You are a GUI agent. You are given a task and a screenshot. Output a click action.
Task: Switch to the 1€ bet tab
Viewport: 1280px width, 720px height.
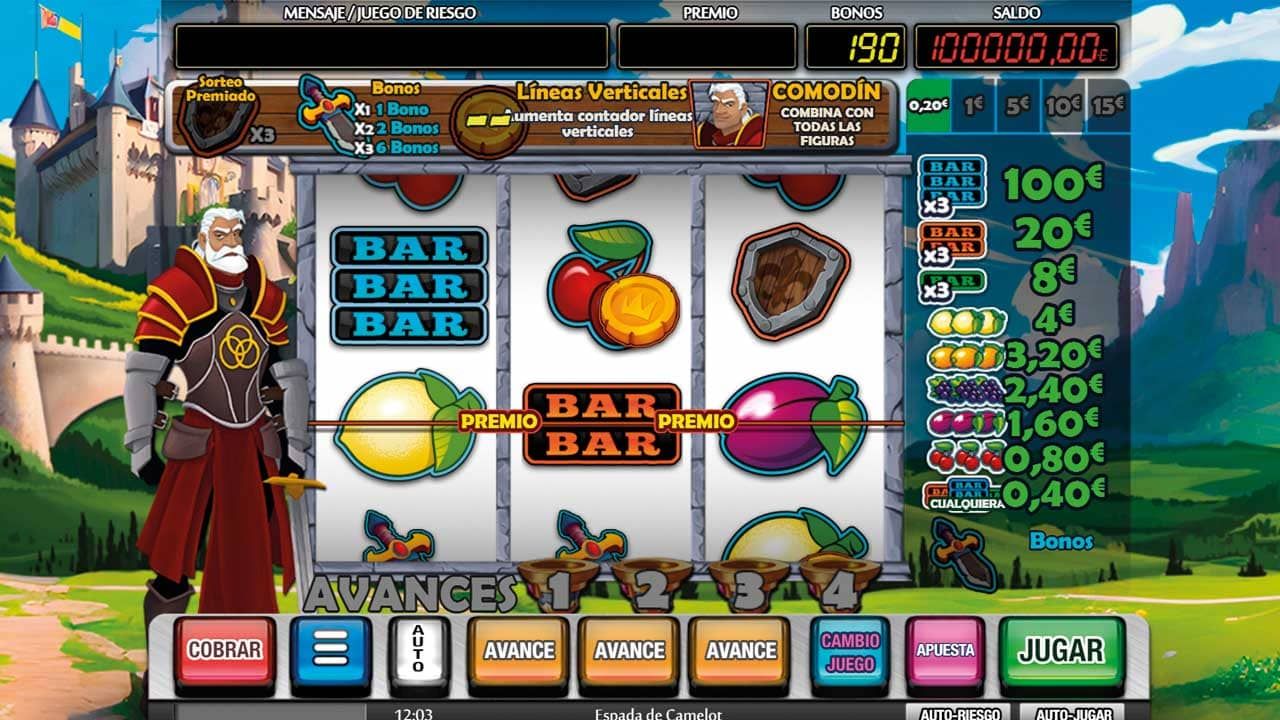[973, 105]
